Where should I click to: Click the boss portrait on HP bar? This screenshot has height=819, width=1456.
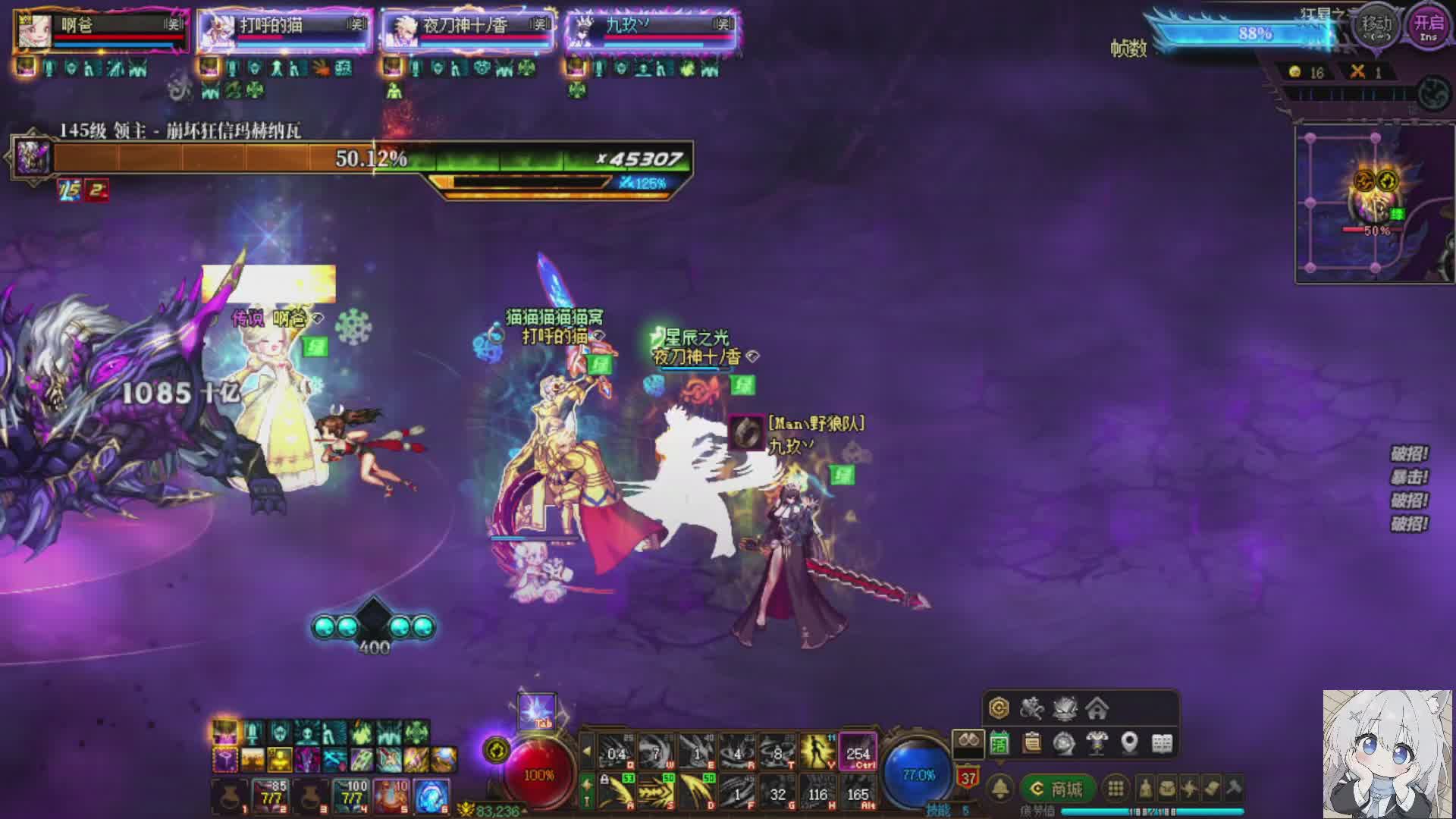pos(33,158)
